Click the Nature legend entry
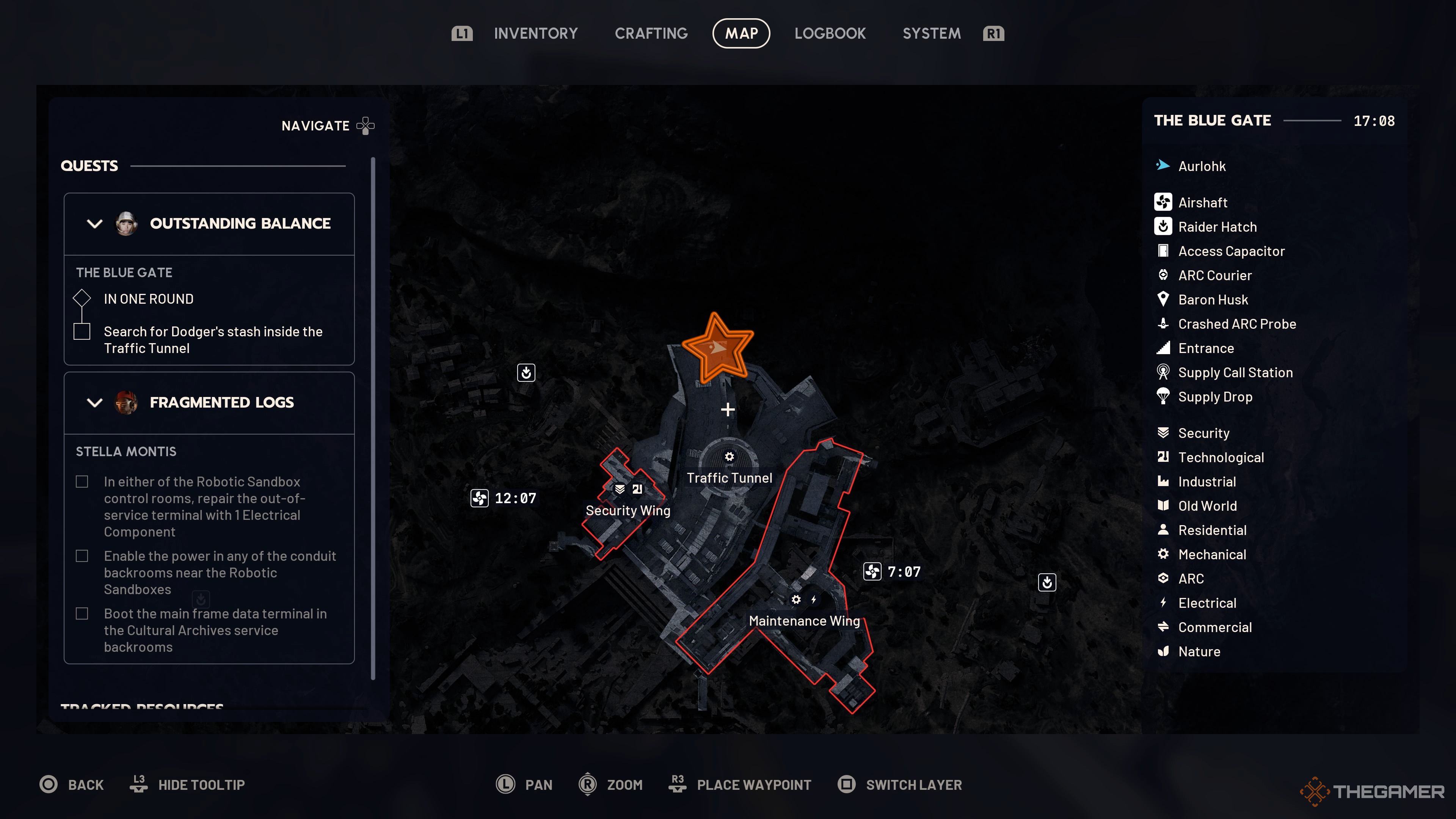1456x819 pixels. pyautogui.click(x=1199, y=652)
